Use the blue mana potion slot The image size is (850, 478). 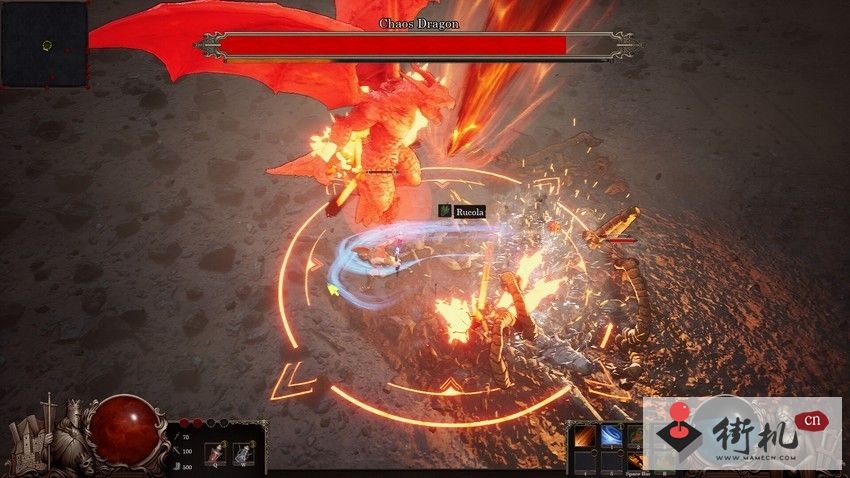[x=242, y=454]
